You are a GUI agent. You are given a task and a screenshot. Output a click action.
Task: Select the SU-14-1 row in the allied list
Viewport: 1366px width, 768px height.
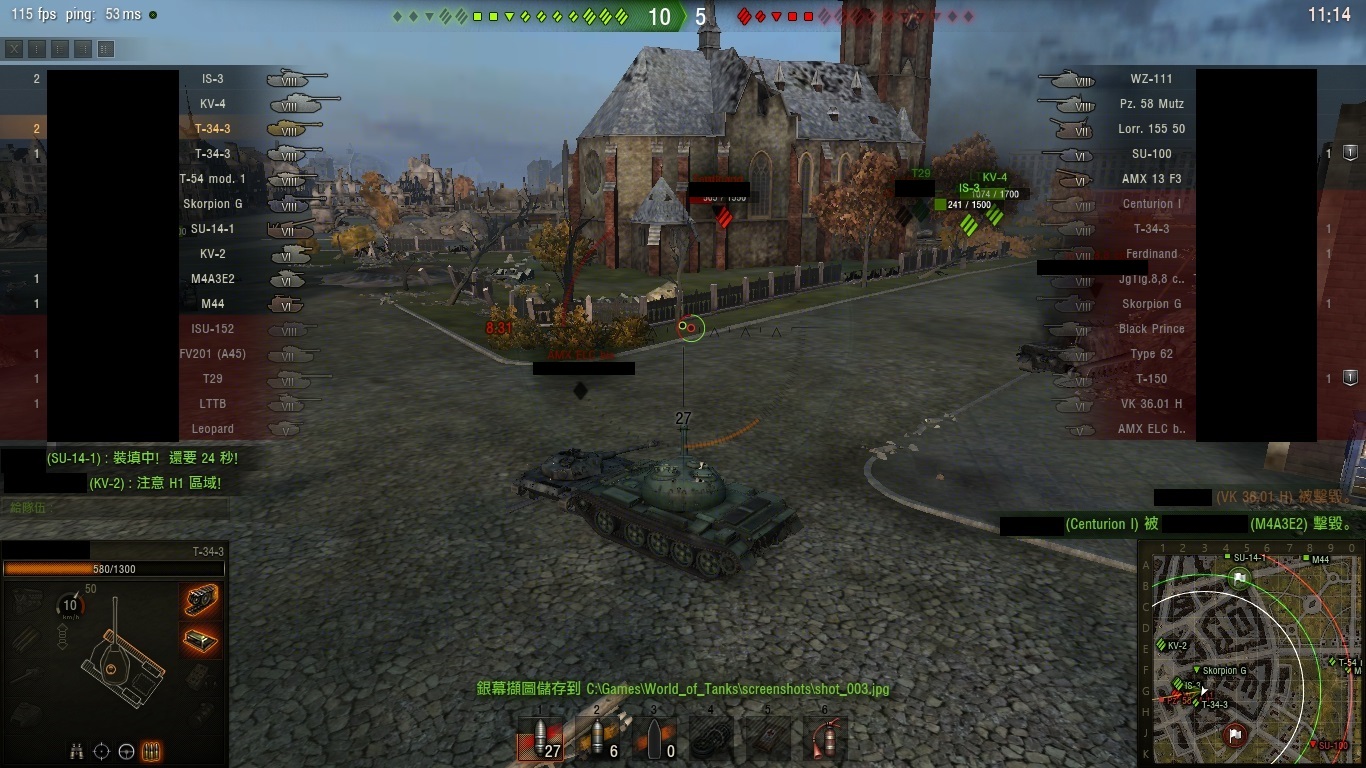212,229
